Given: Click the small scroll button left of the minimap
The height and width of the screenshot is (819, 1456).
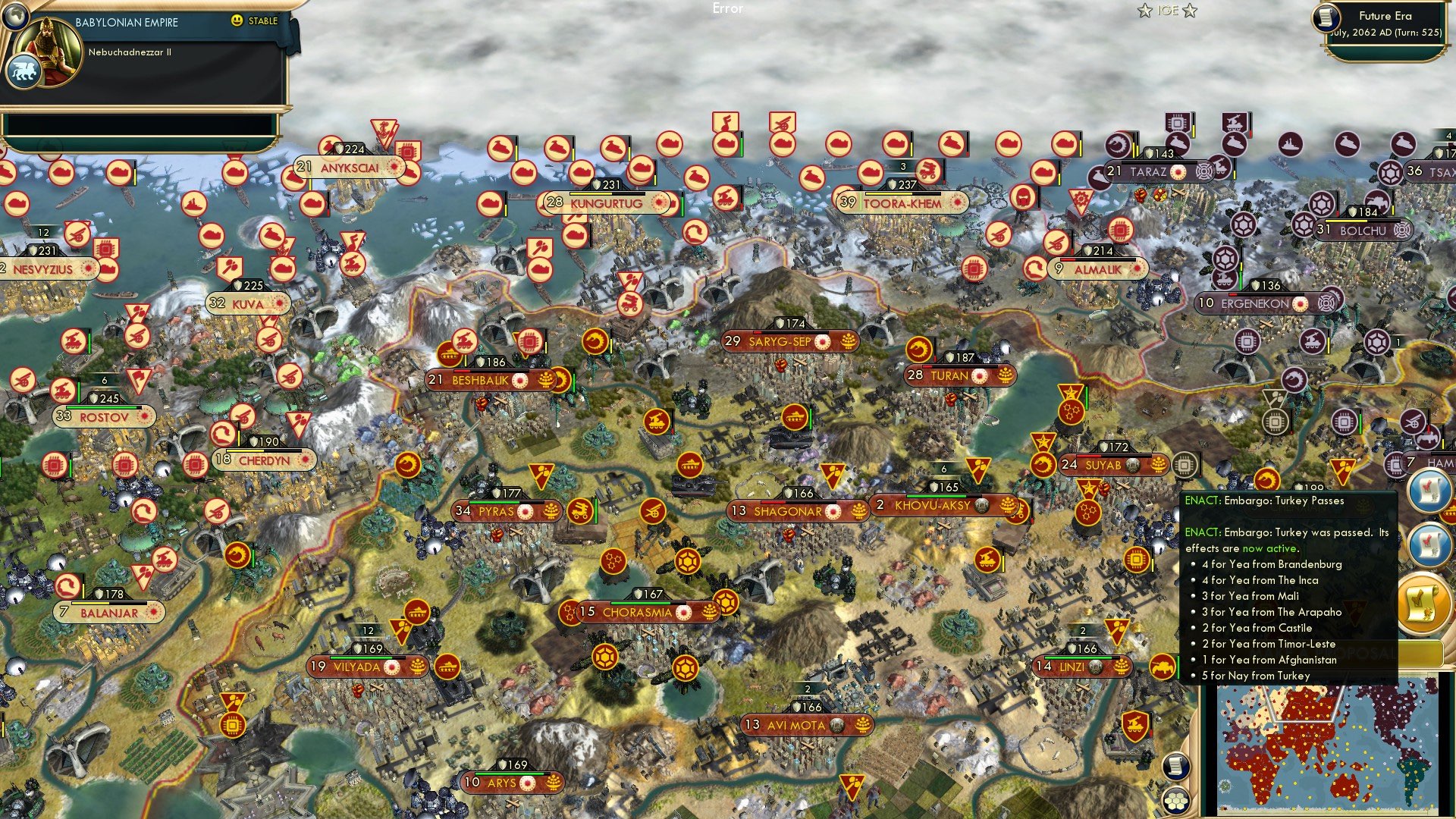Looking at the screenshot, I should coord(1175,766).
